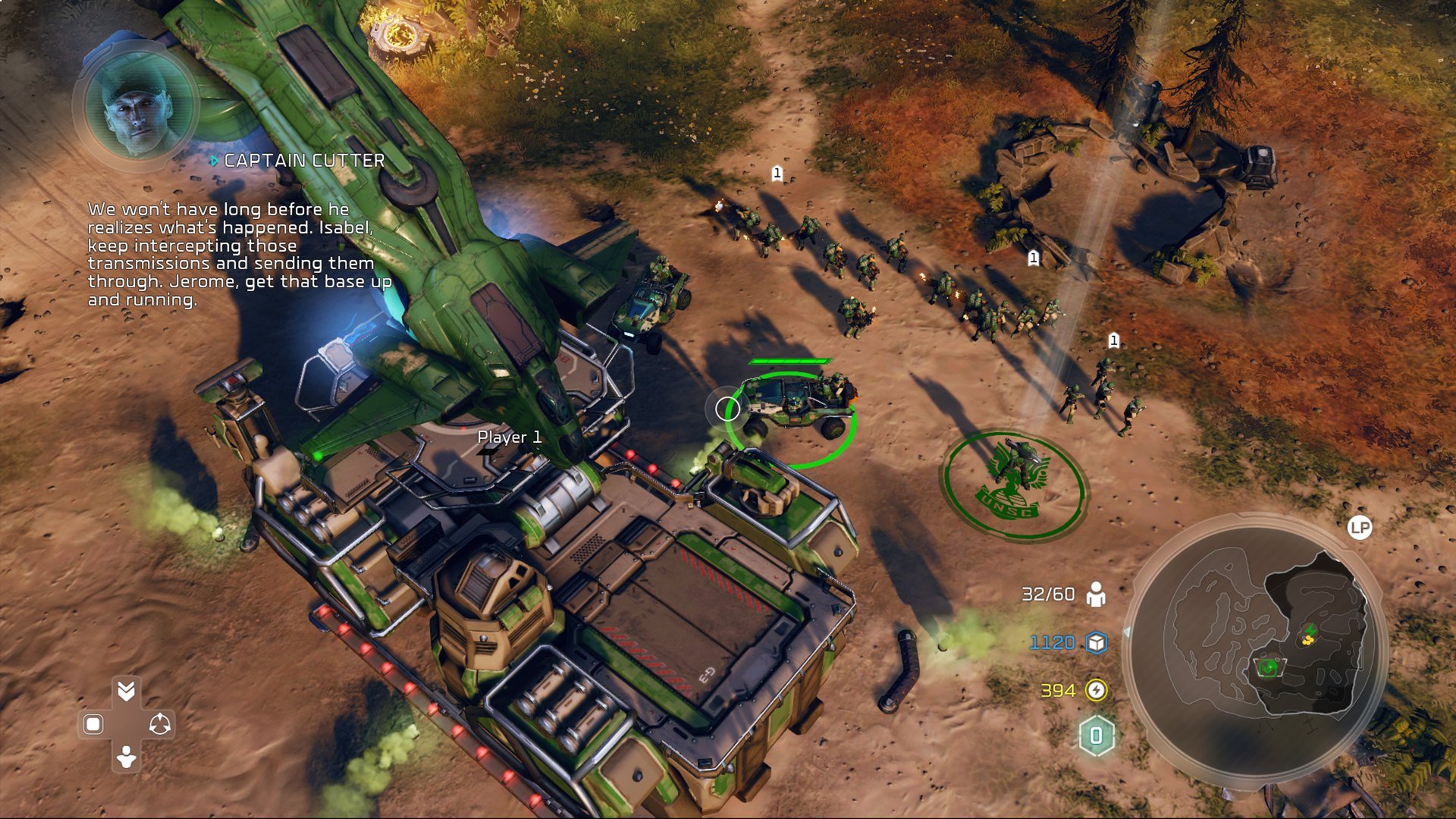This screenshot has height=819, width=1456.
Task: Click the infantry icon at the D-pad bottom
Action: (125, 757)
